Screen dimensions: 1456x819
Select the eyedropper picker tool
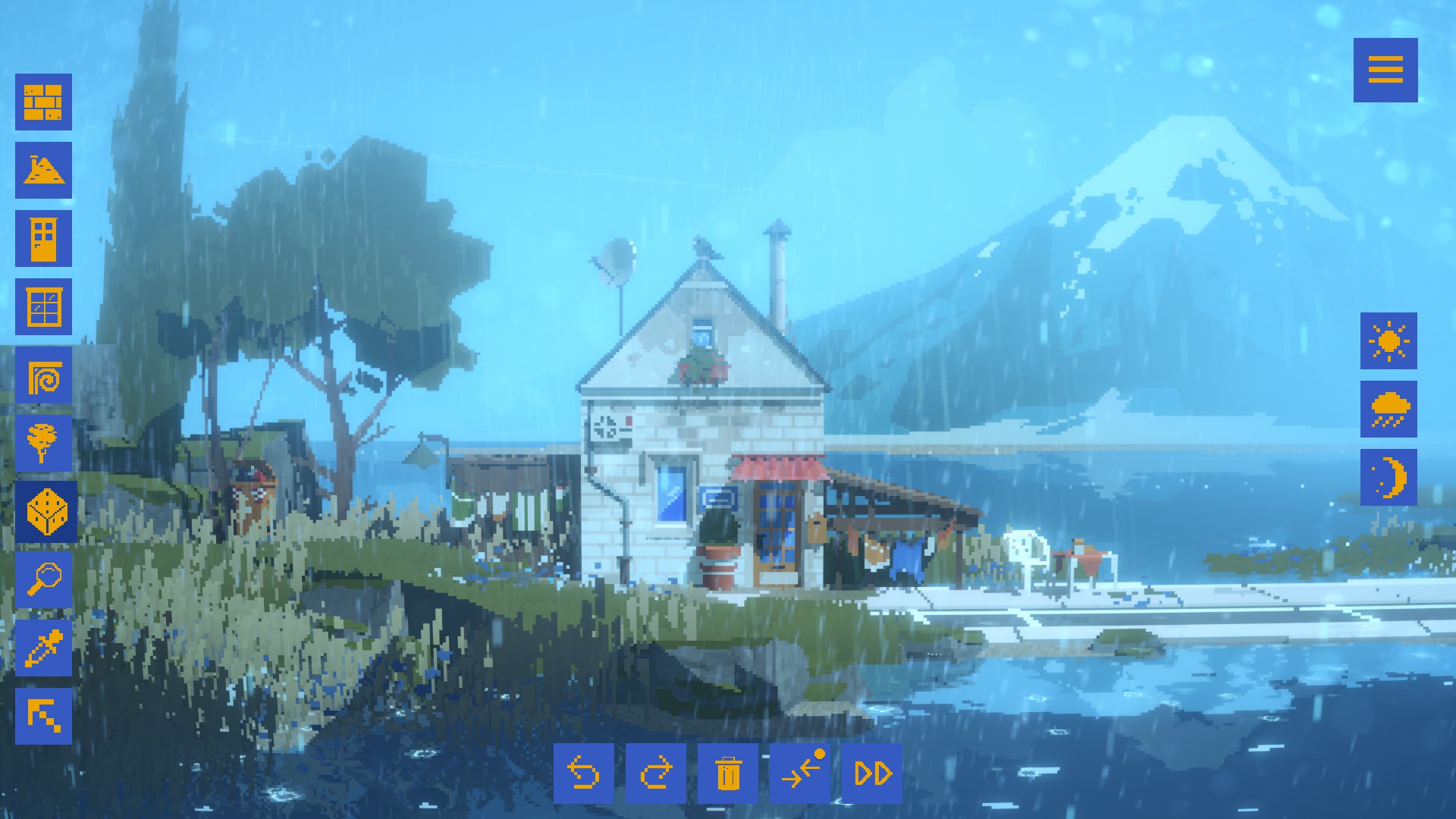[43, 648]
